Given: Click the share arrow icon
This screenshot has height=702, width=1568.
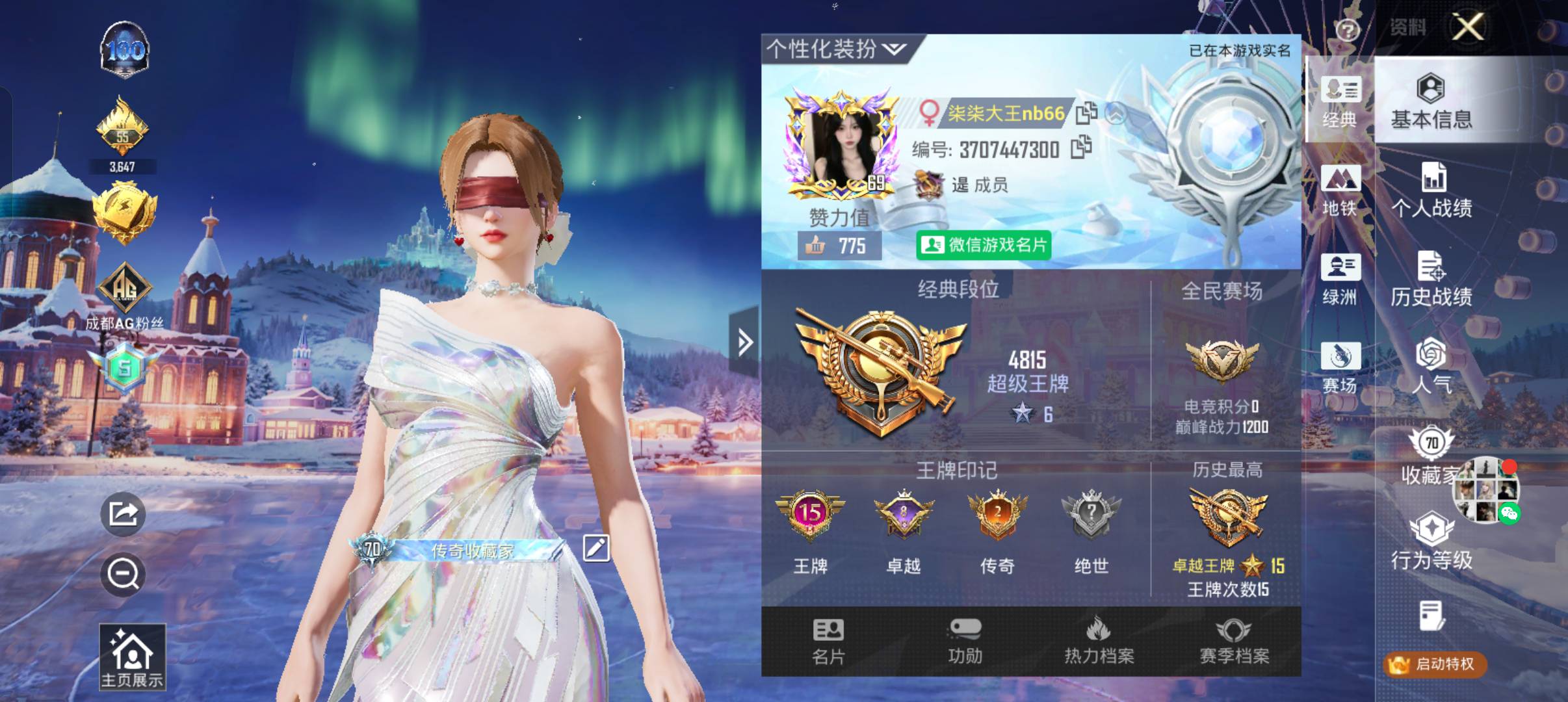Looking at the screenshot, I should [123, 514].
